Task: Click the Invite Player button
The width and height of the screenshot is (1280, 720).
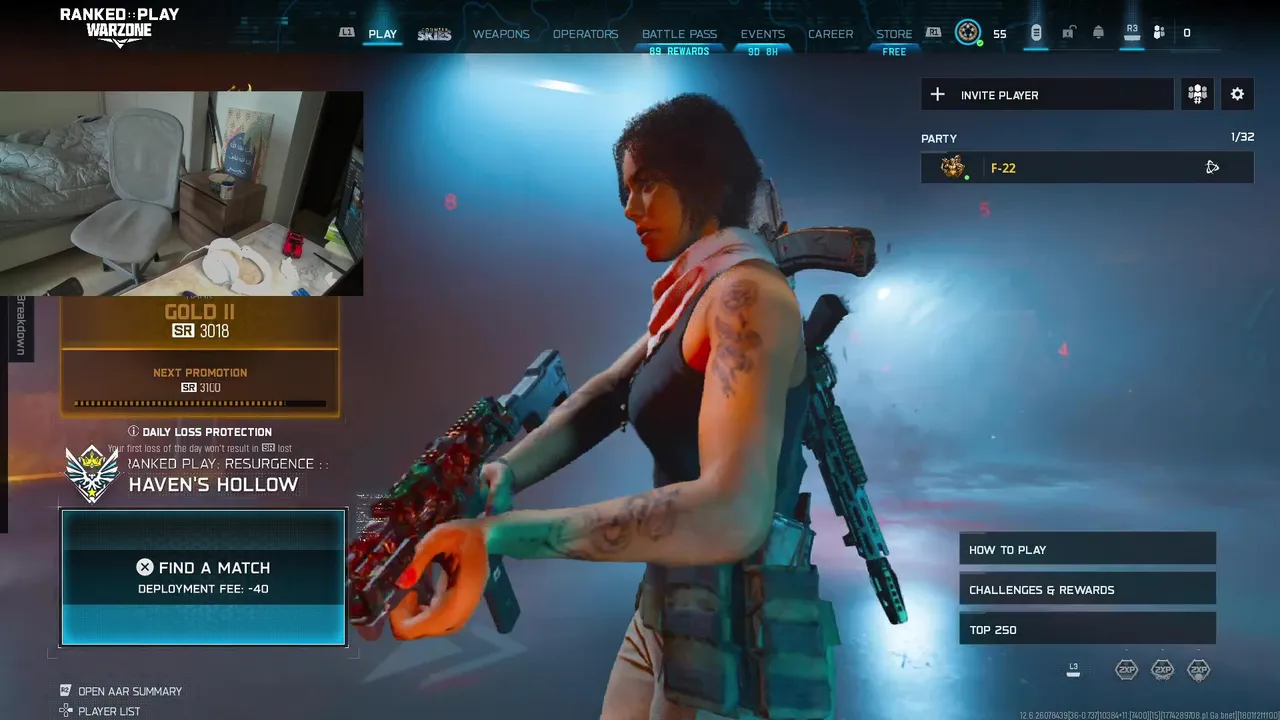Action: click(1046, 95)
